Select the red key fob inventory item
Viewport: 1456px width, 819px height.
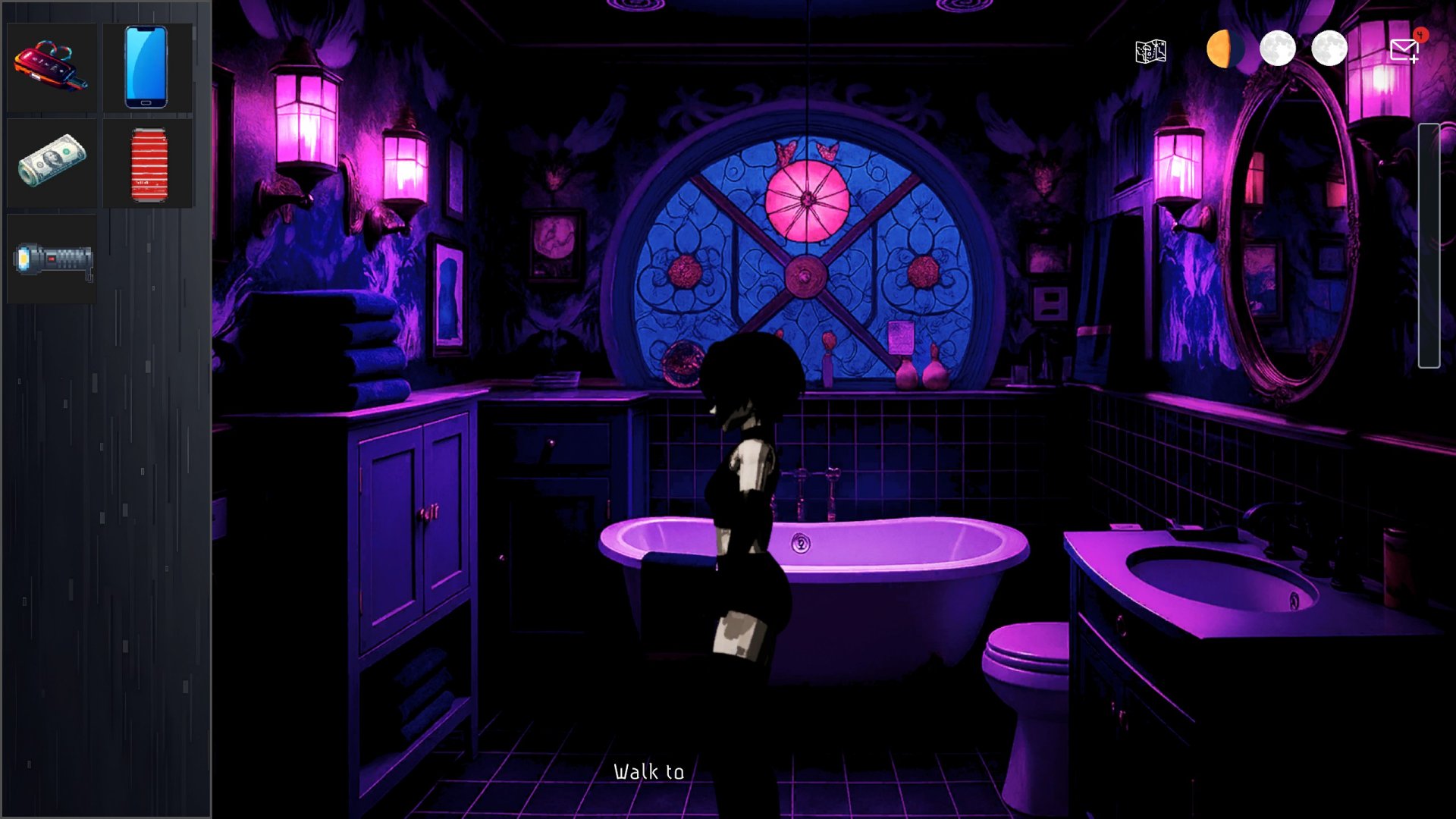(51, 67)
